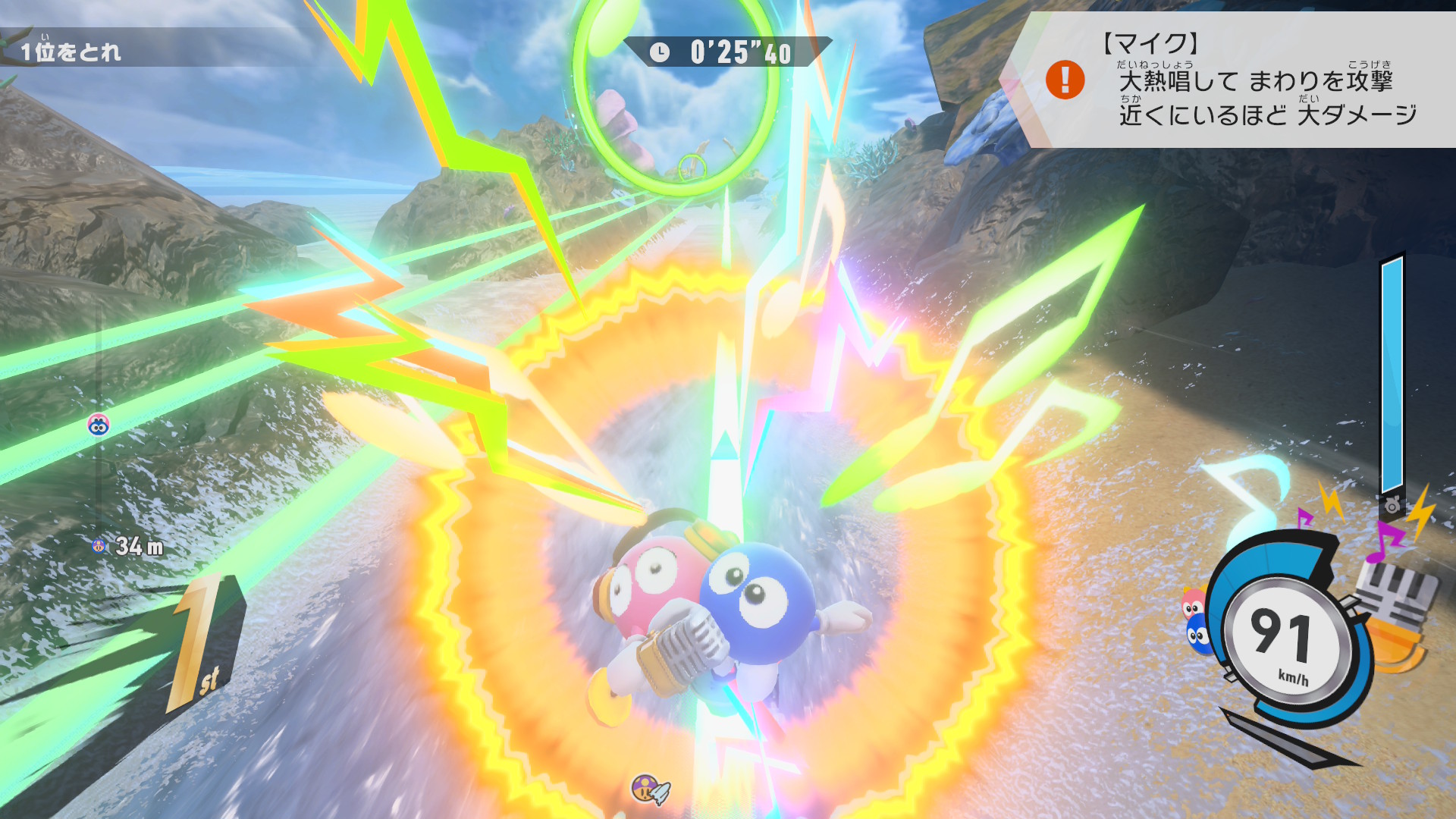Image resolution: width=1456 pixels, height=819 pixels.
Task: Click the orange exclamation alert icon
Action: coord(1065,80)
